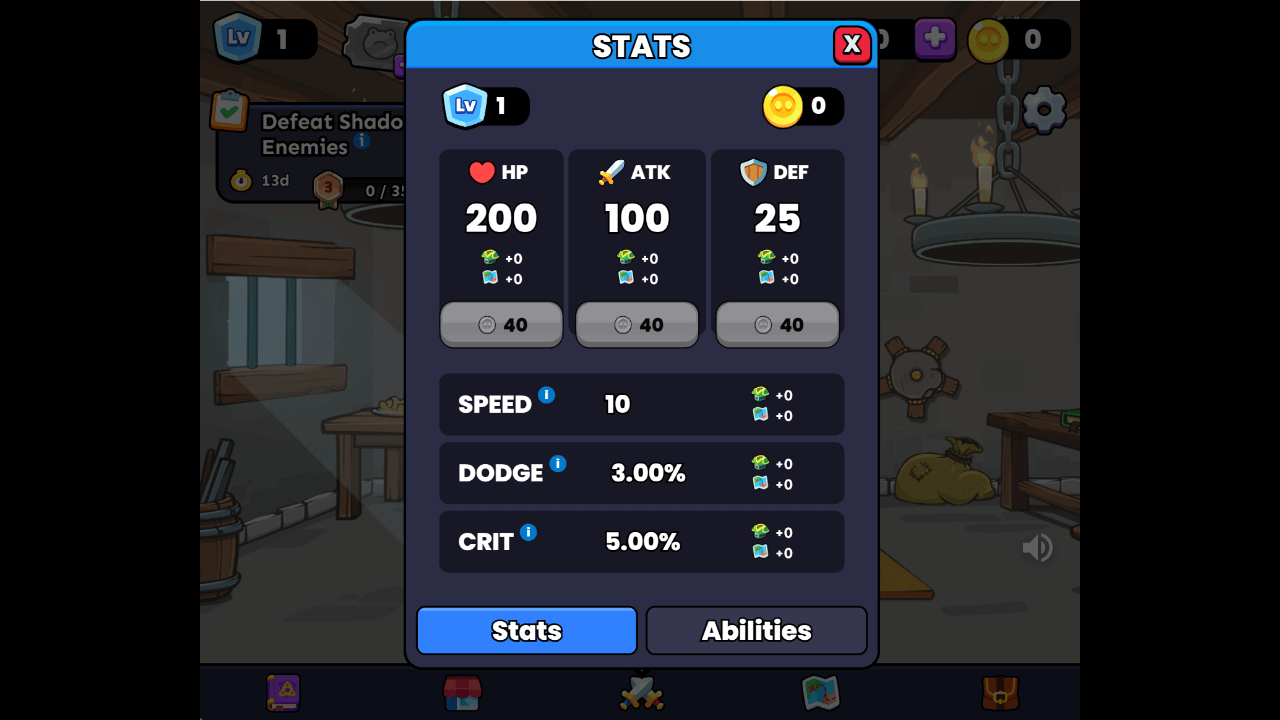This screenshot has height=720, width=1280.
Task: Upgrade ATK for 40 coins
Action: click(637, 325)
